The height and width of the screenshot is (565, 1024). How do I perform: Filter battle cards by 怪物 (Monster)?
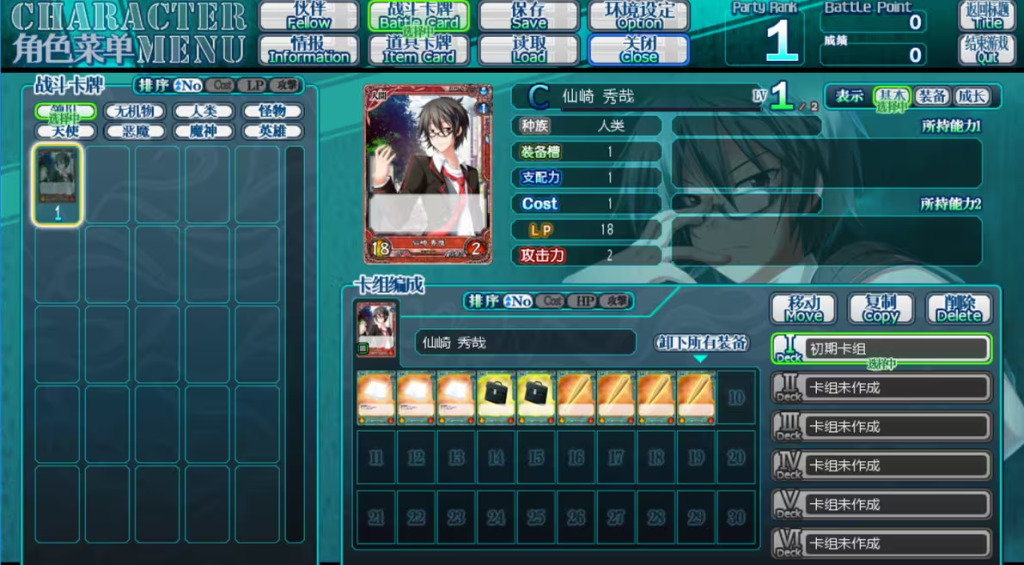point(272,111)
